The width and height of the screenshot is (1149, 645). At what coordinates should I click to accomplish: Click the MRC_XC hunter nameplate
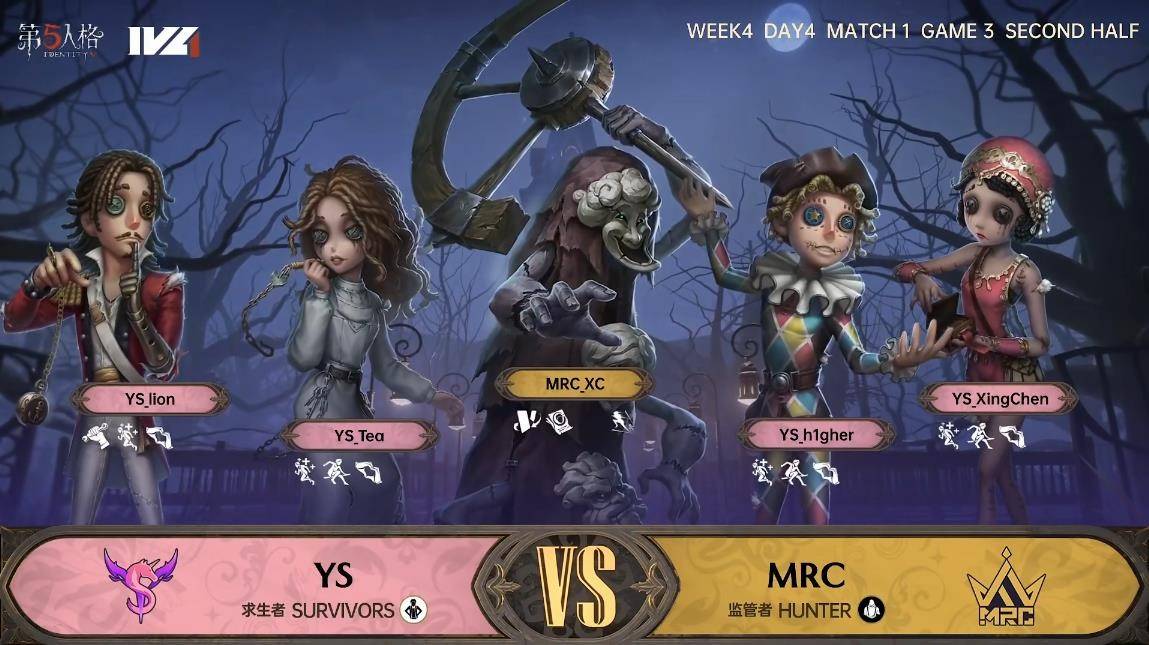coord(575,384)
